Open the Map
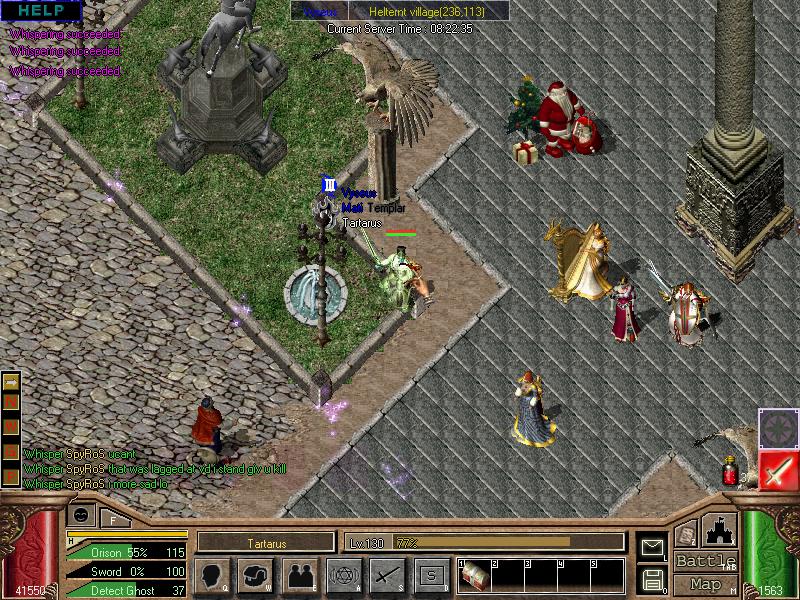Image resolution: width=800 pixels, height=600 pixels. [x=706, y=584]
